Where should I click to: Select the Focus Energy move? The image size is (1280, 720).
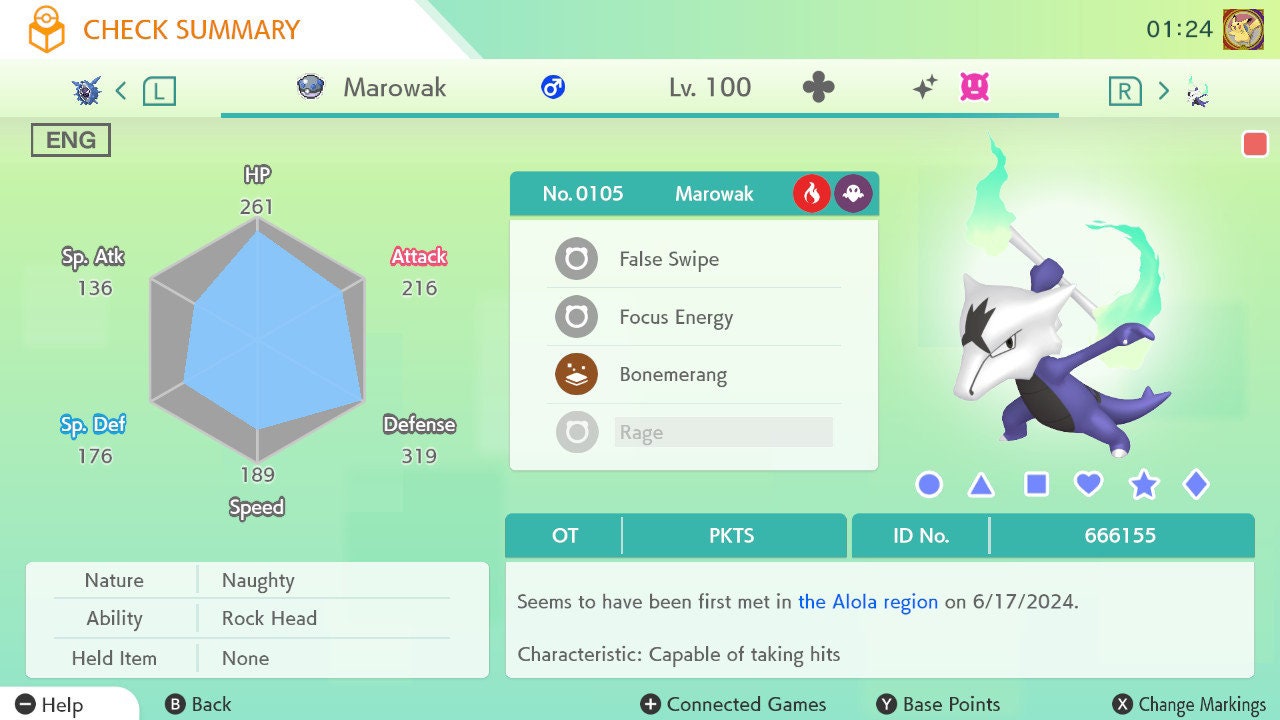coord(675,318)
